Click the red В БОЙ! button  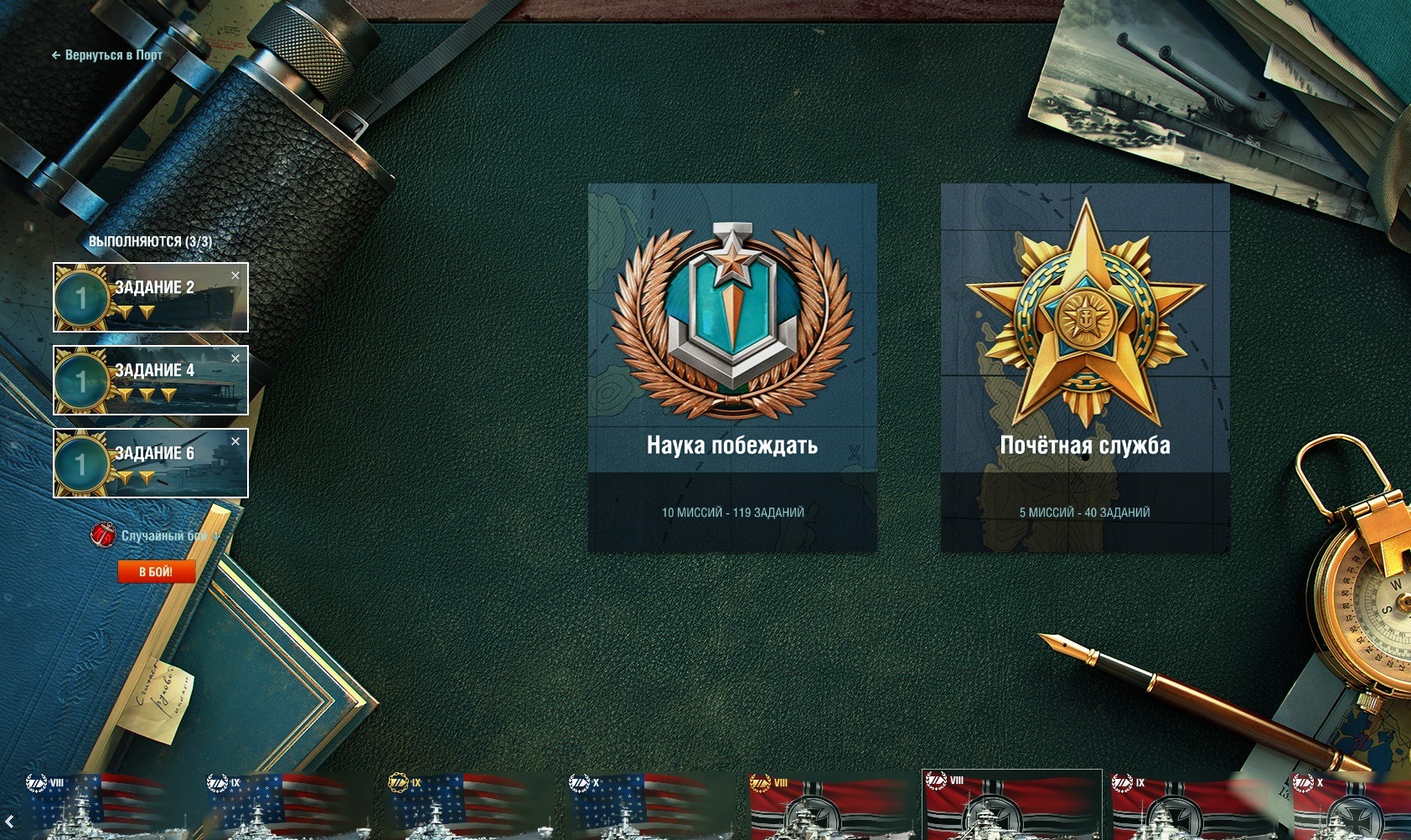pyautogui.click(x=156, y=571)
